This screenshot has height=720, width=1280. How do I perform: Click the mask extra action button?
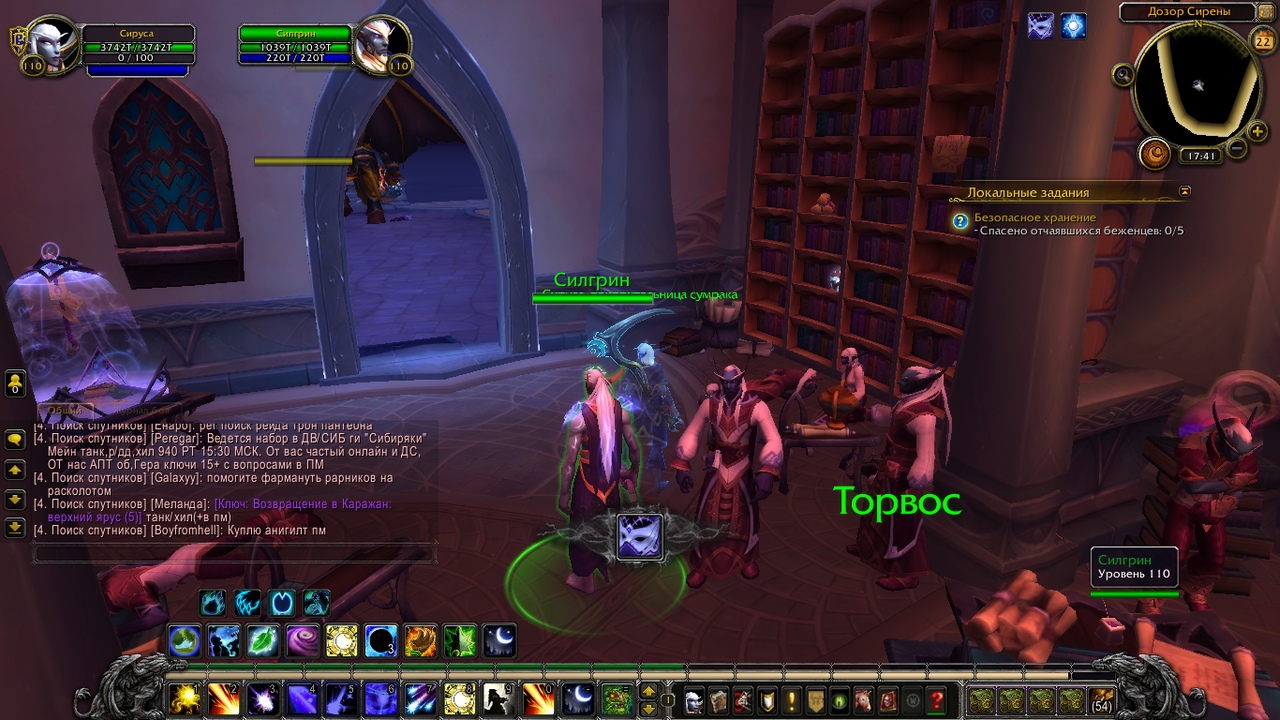tap(639, 536)
